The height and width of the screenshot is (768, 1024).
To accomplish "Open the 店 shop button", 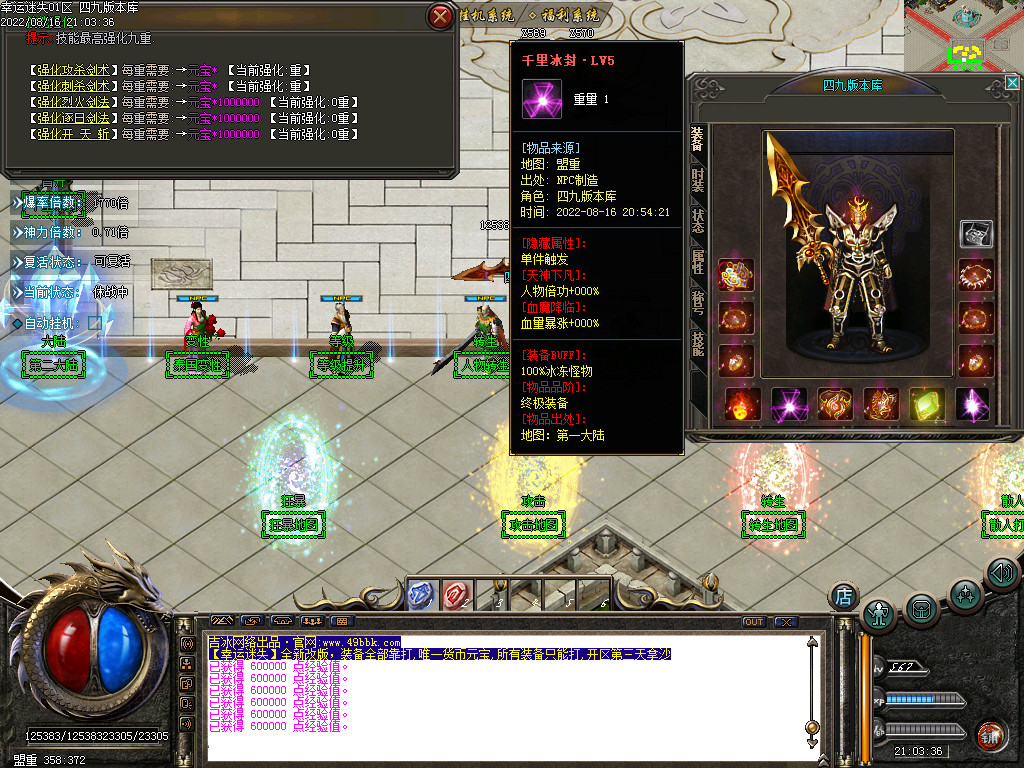I will [x=843, y=597].
